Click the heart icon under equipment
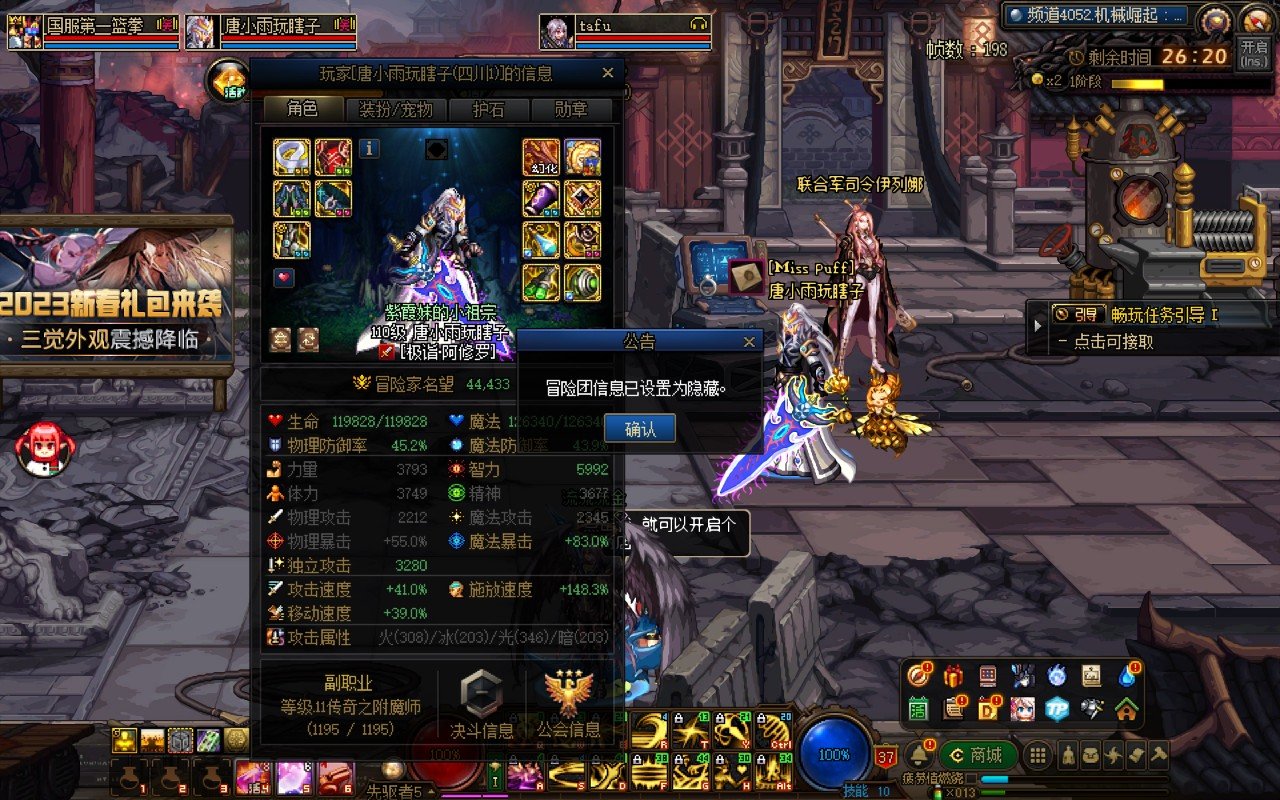The width and height of the screenshot is (1280, 800). [284, 276]
